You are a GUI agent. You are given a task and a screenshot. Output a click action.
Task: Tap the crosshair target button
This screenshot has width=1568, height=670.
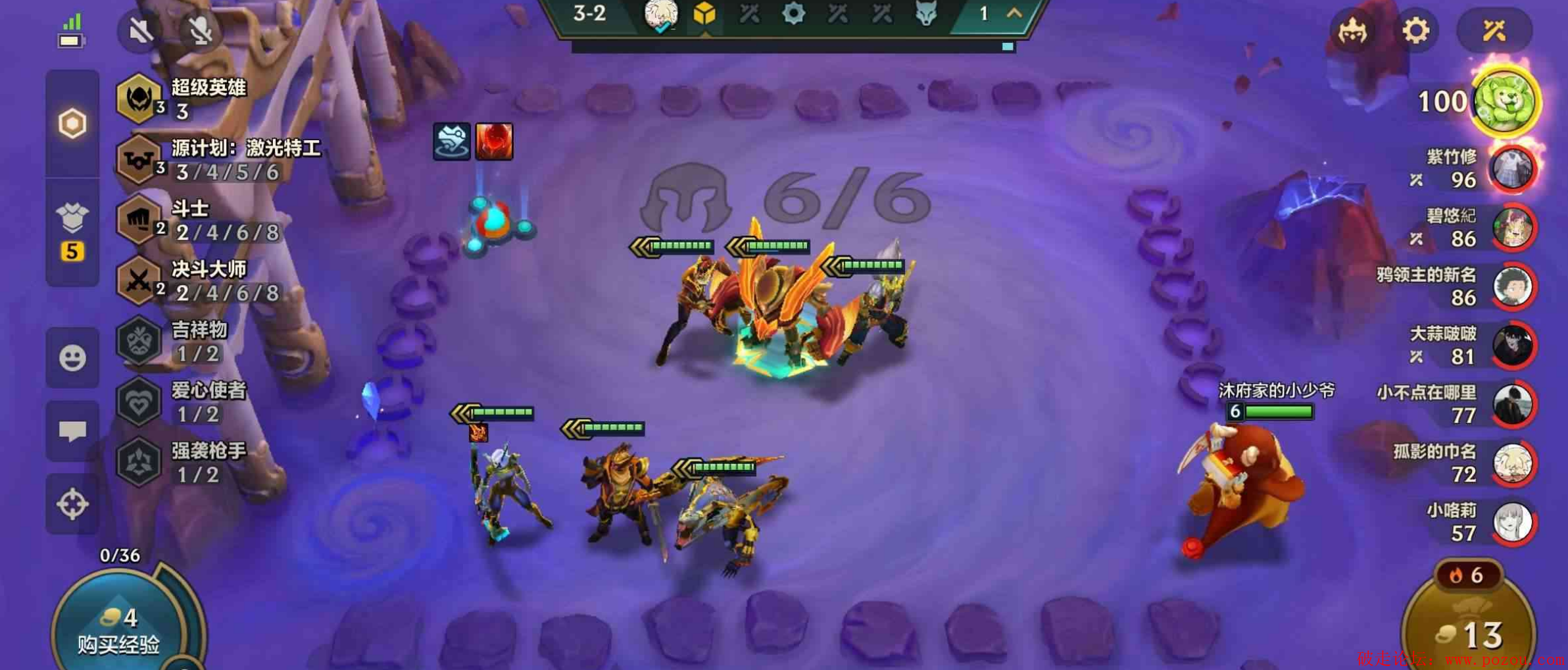(72, 504)
